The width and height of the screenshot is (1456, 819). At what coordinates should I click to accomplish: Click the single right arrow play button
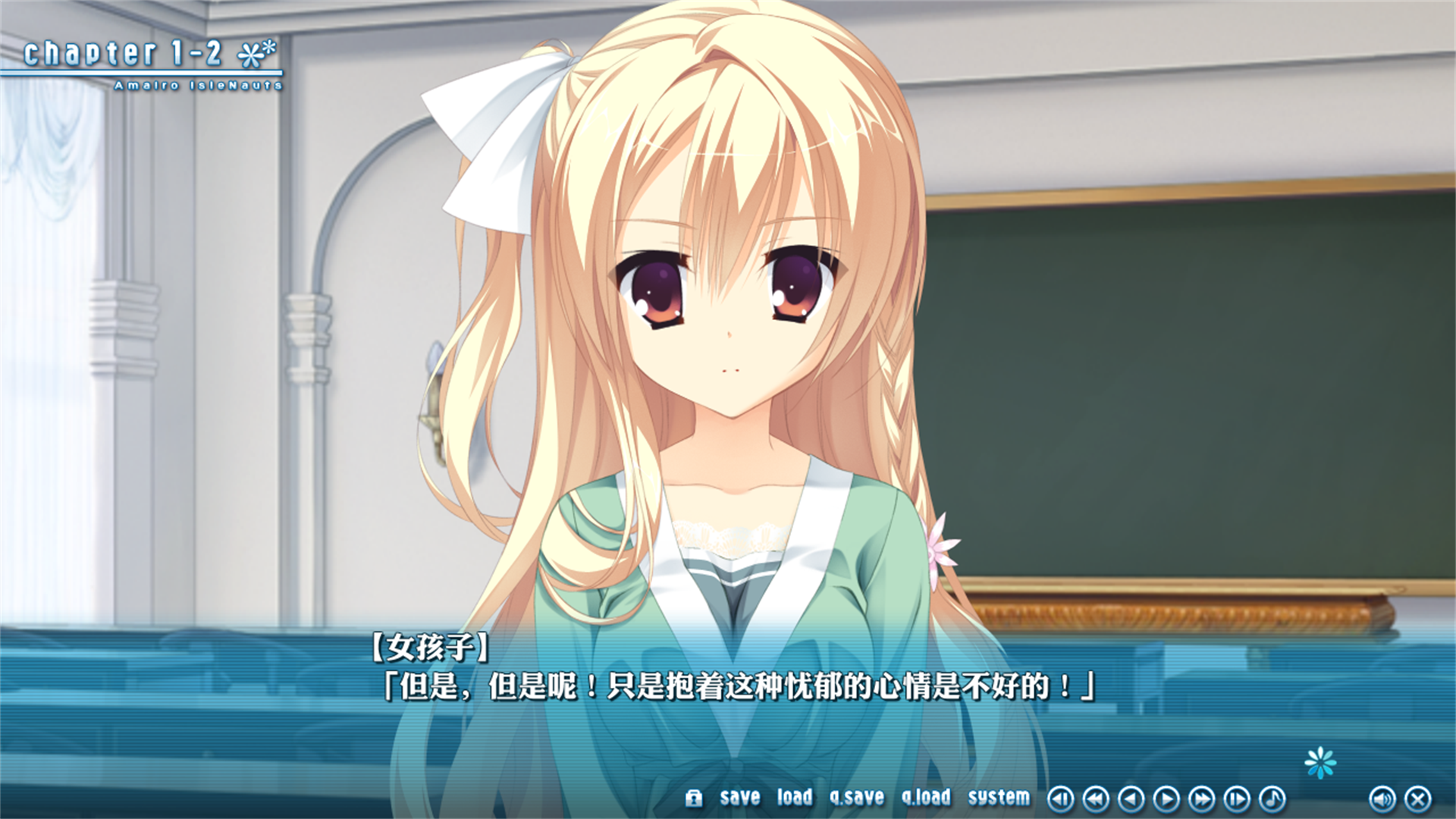coord(1166,799)
